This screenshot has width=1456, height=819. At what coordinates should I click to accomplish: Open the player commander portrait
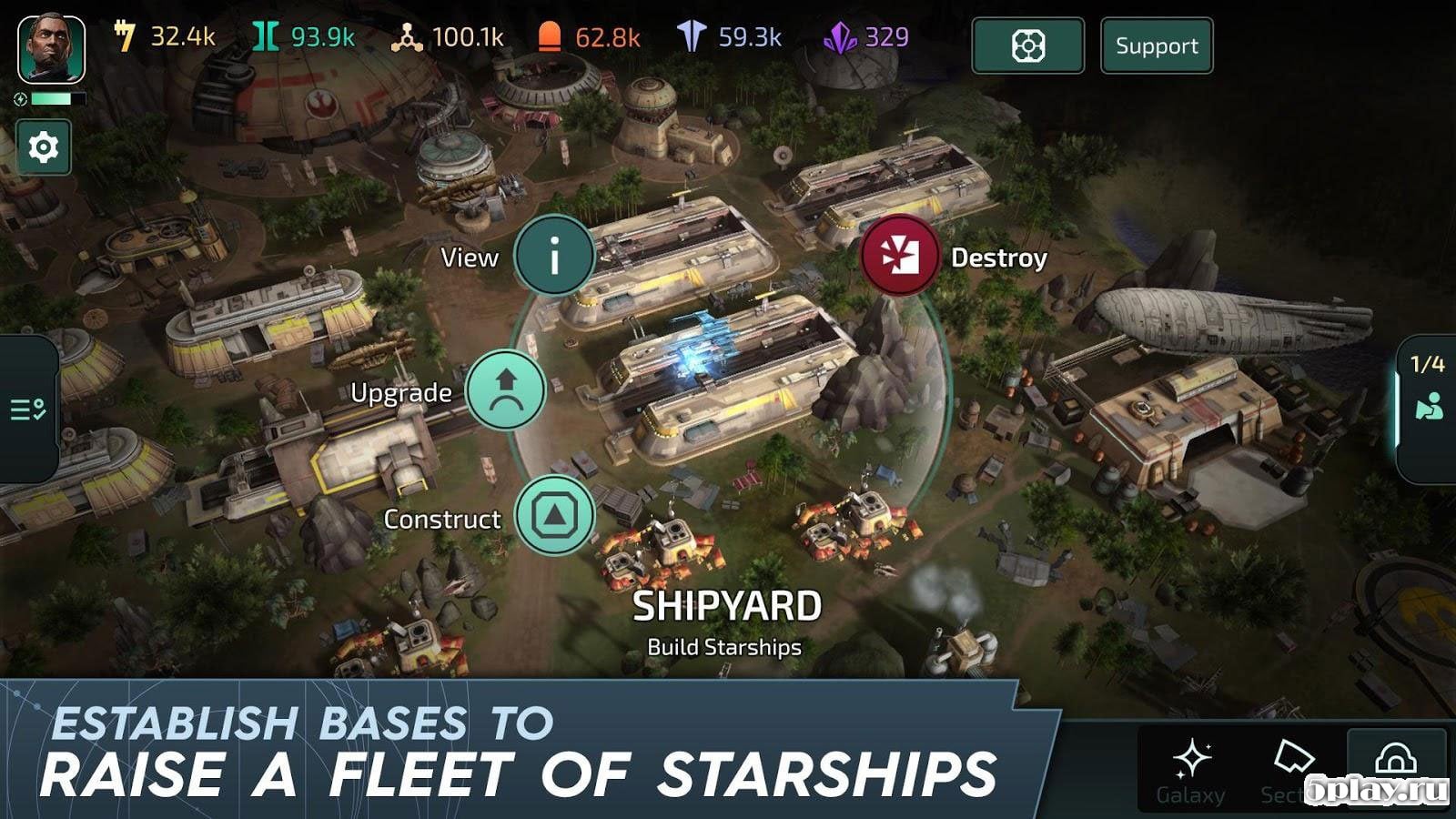(x=52, y=50)
